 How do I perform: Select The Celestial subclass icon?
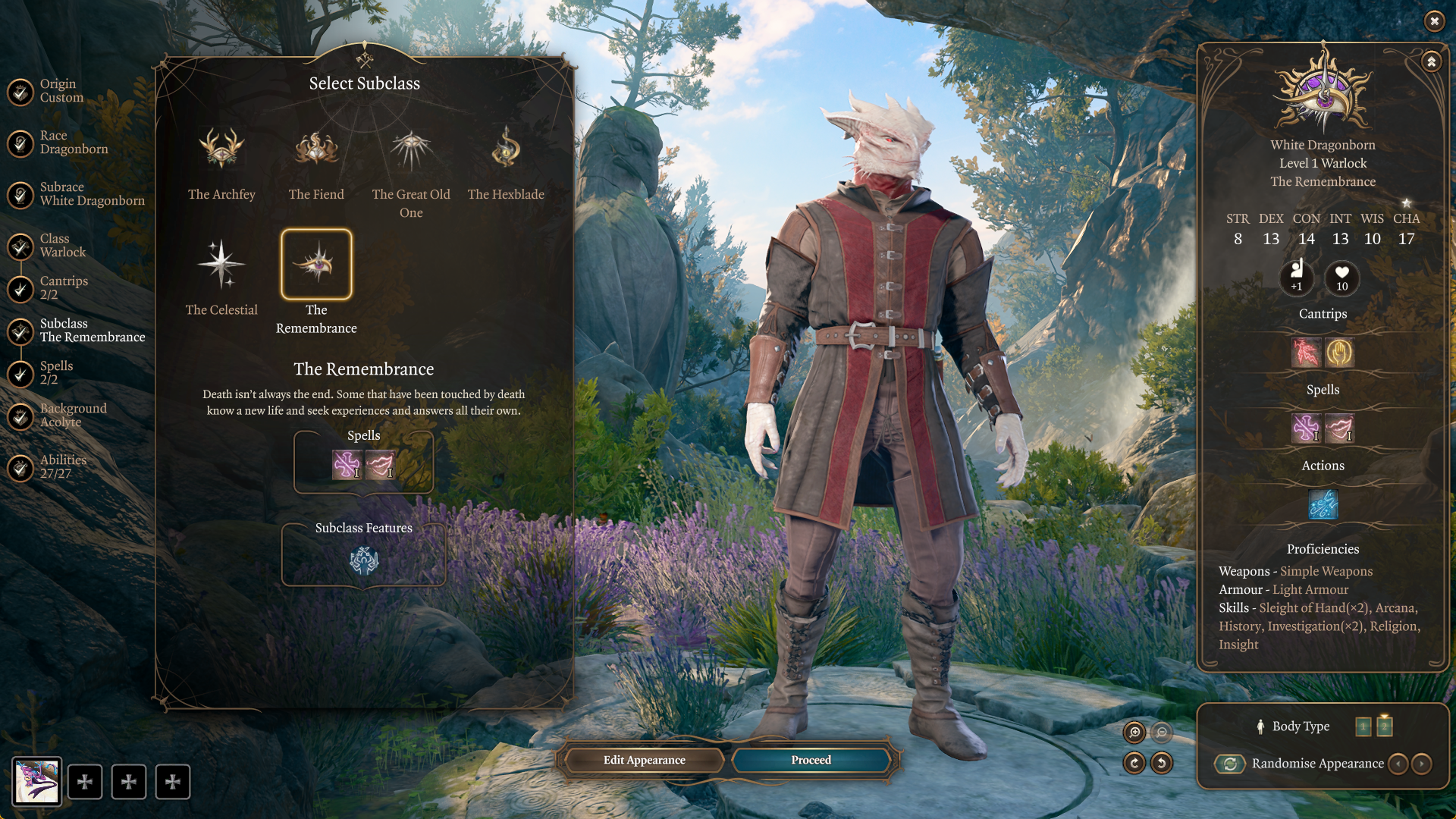click(221, 265)
